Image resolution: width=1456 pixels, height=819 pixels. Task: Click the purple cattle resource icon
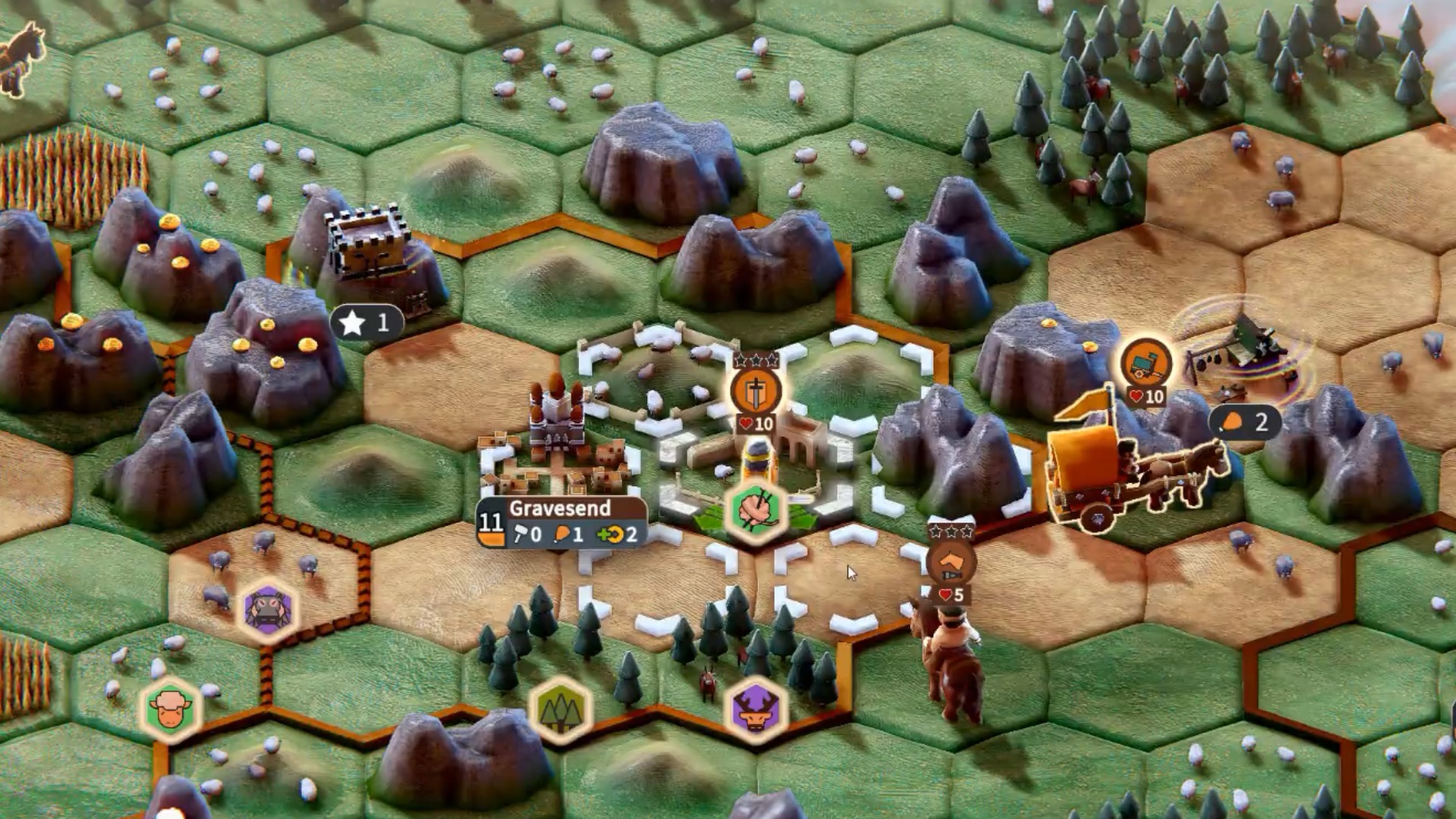(x=268, y=610)
